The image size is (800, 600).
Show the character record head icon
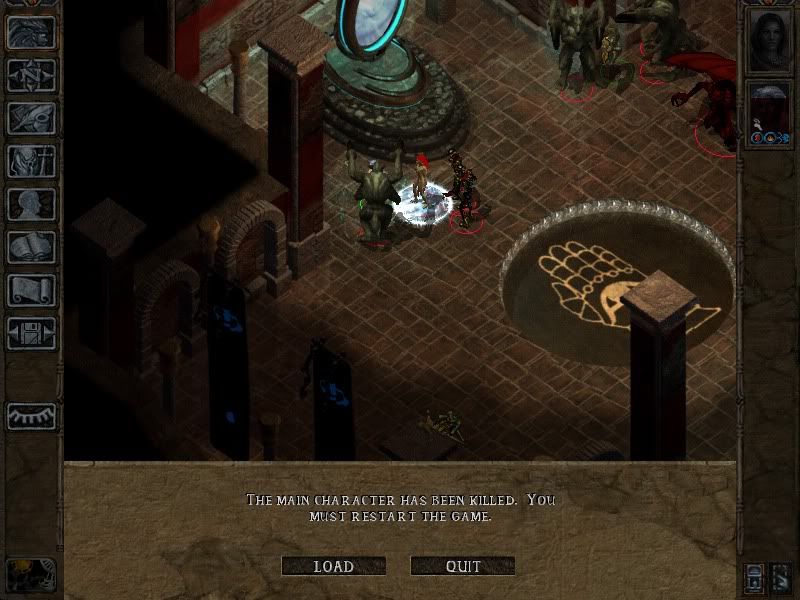coord(31,204)
